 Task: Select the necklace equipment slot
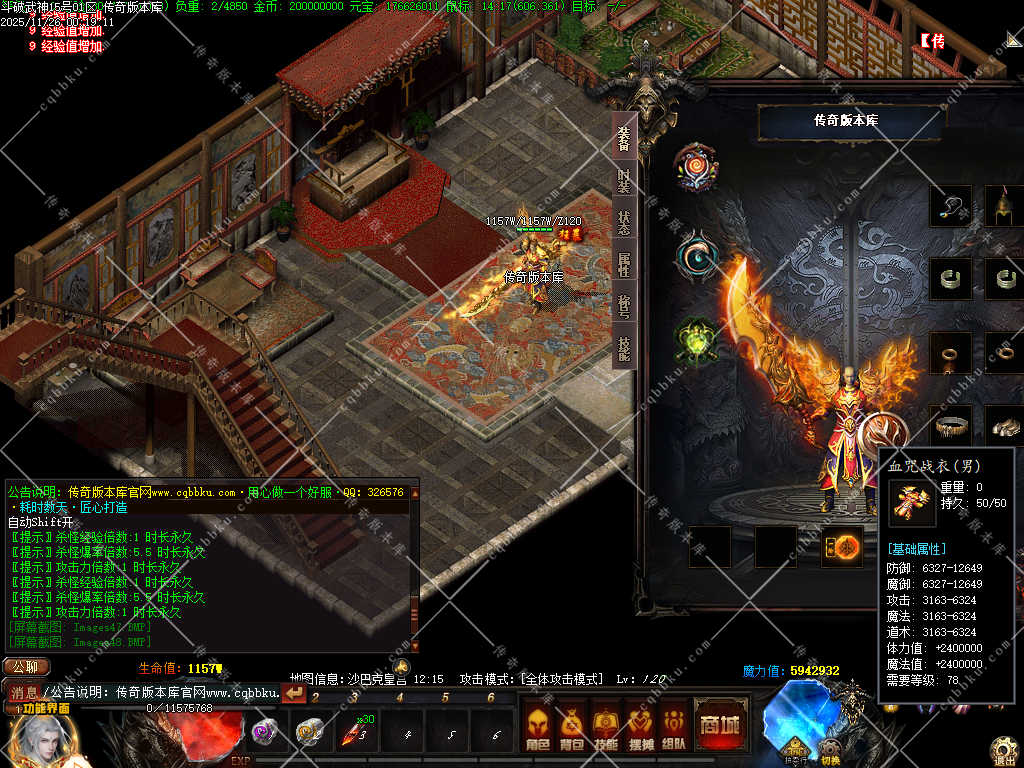[x=950, y=206]
